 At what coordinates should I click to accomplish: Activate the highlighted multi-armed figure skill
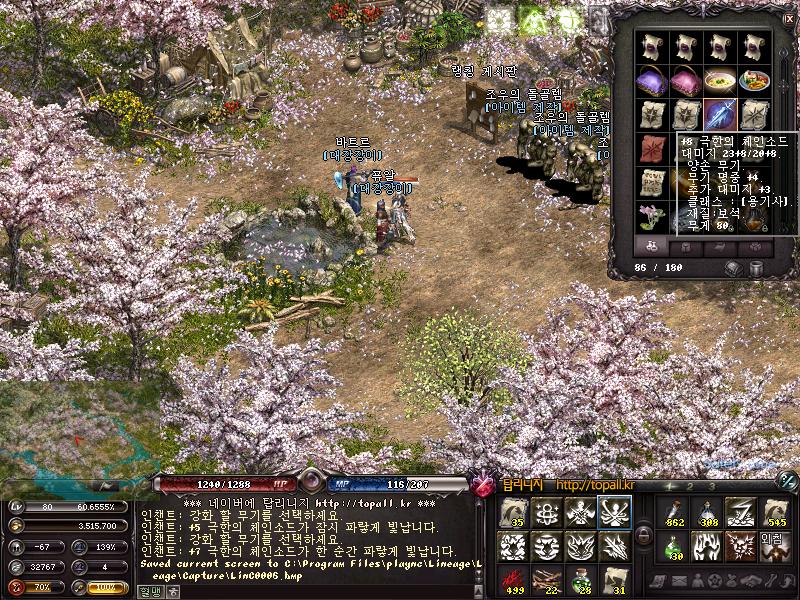613,513
